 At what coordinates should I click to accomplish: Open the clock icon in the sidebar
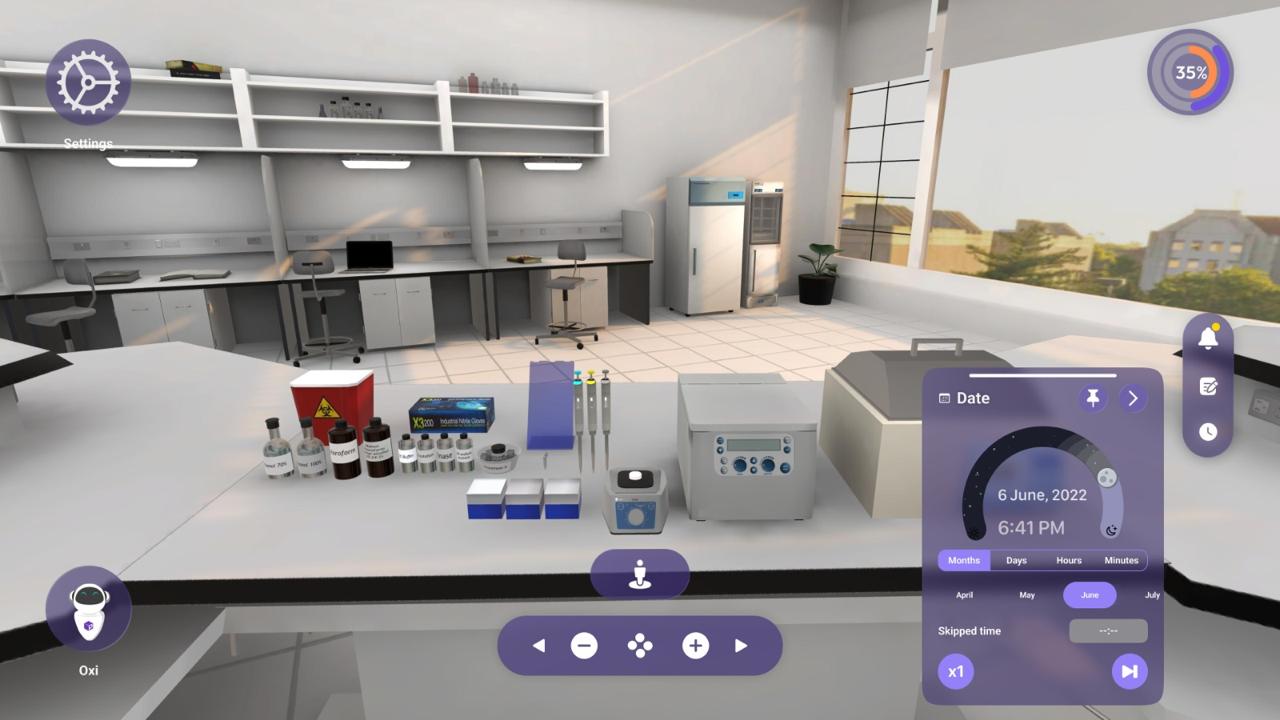click(1207, 432)
